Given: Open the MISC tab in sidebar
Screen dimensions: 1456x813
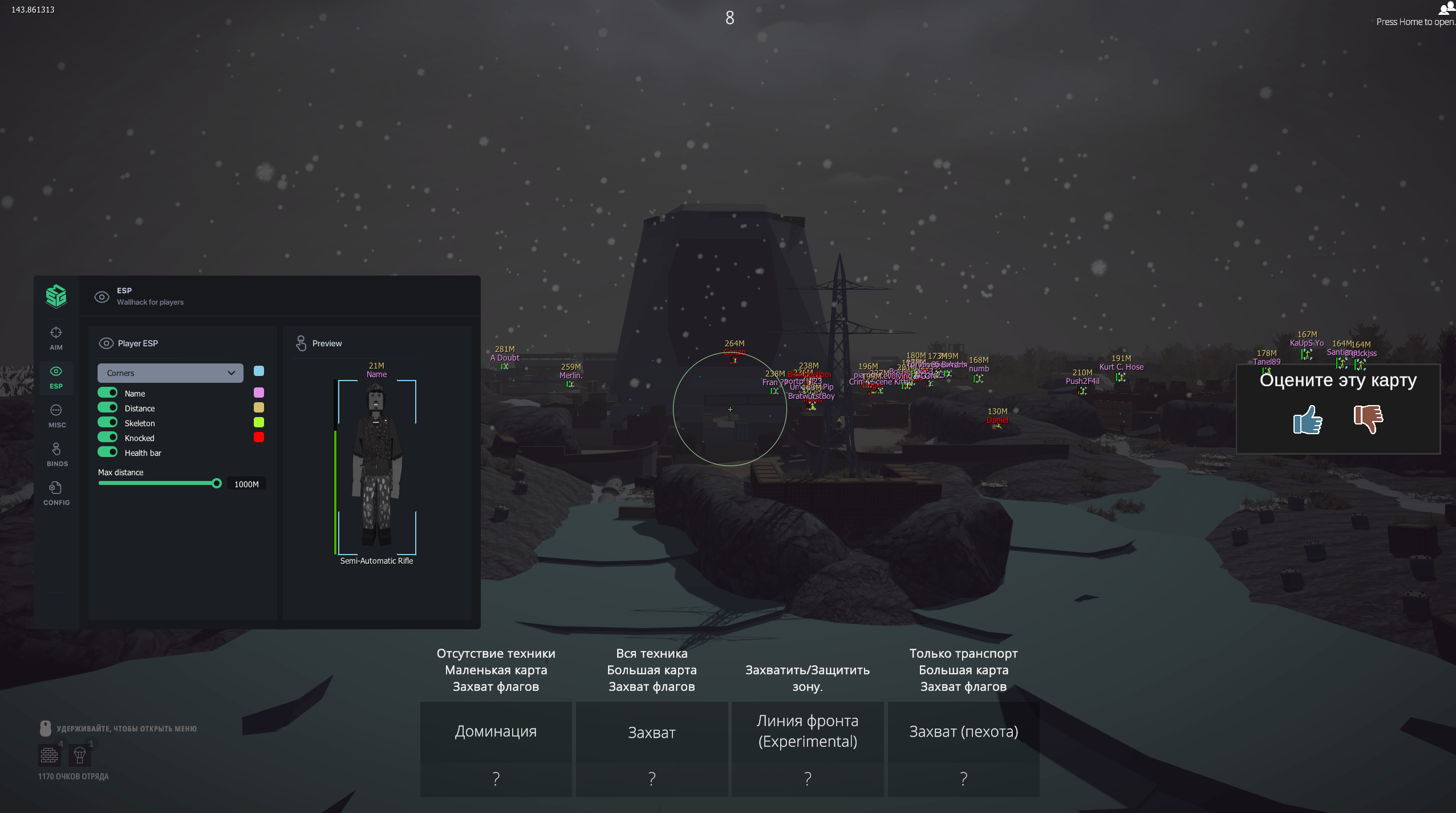Looking at the screenshot, I should (x=56, y=415).
